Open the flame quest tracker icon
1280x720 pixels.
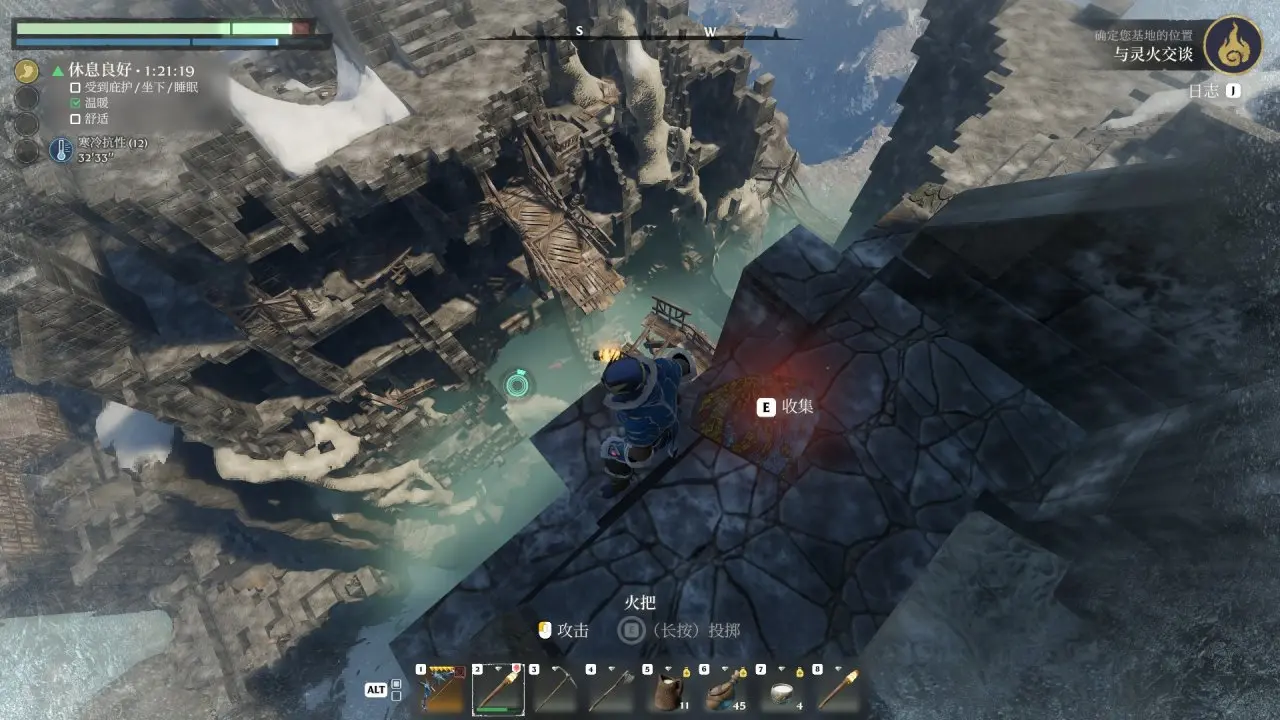tap(1232, 45)
